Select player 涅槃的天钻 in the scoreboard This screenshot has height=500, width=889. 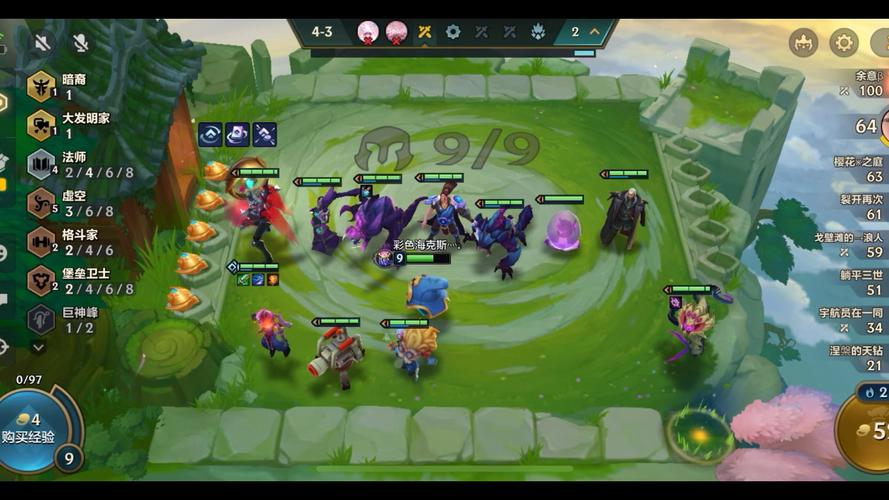coord(858,357)
